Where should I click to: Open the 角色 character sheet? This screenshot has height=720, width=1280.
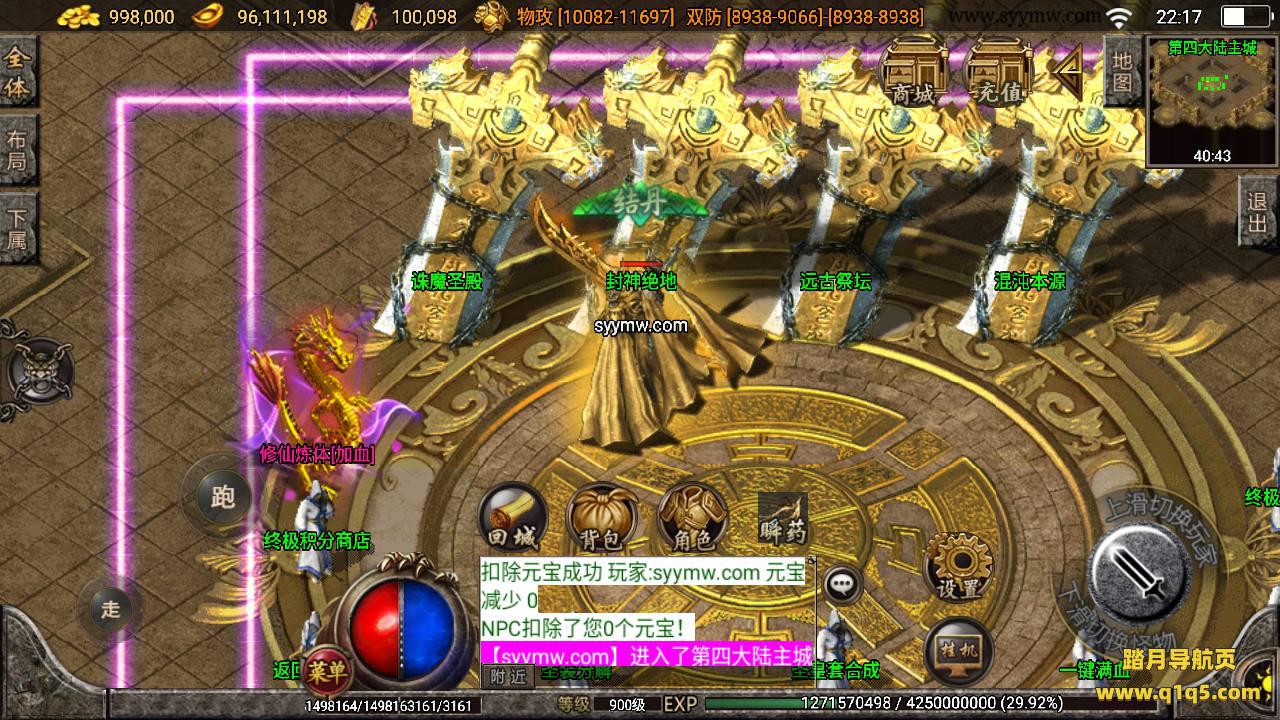(692, 518)
